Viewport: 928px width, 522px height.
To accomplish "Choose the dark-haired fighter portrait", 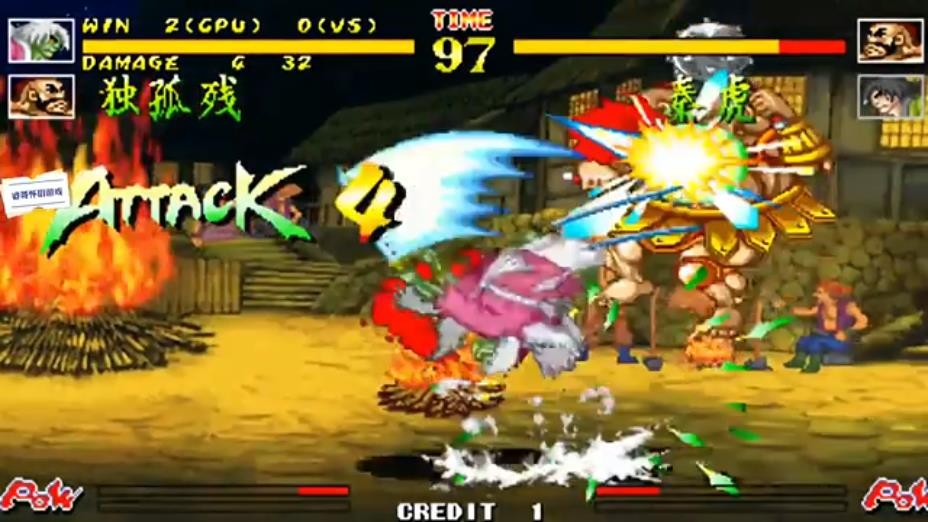I will [889, 97].
